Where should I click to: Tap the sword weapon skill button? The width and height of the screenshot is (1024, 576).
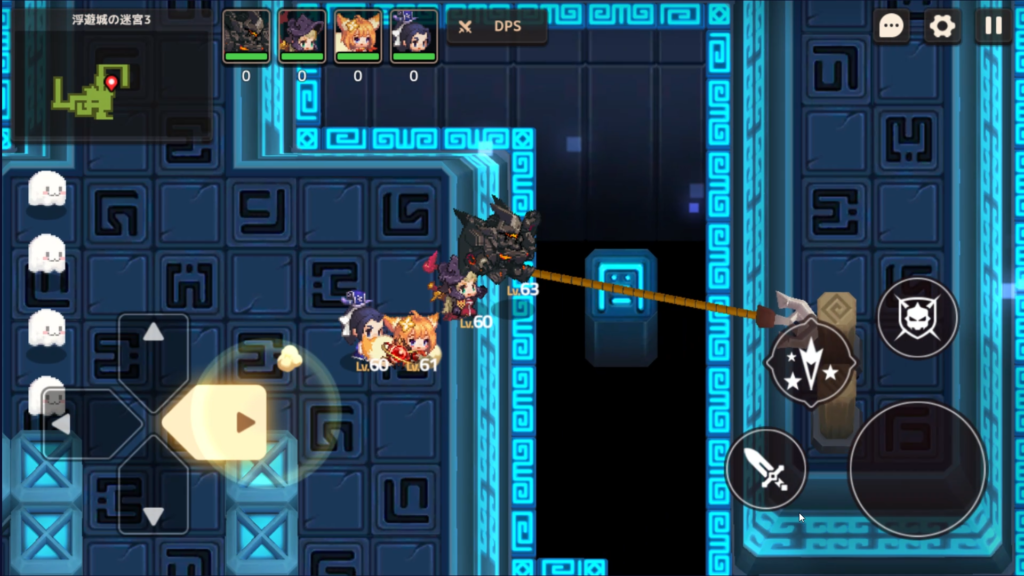click(766, 468)
